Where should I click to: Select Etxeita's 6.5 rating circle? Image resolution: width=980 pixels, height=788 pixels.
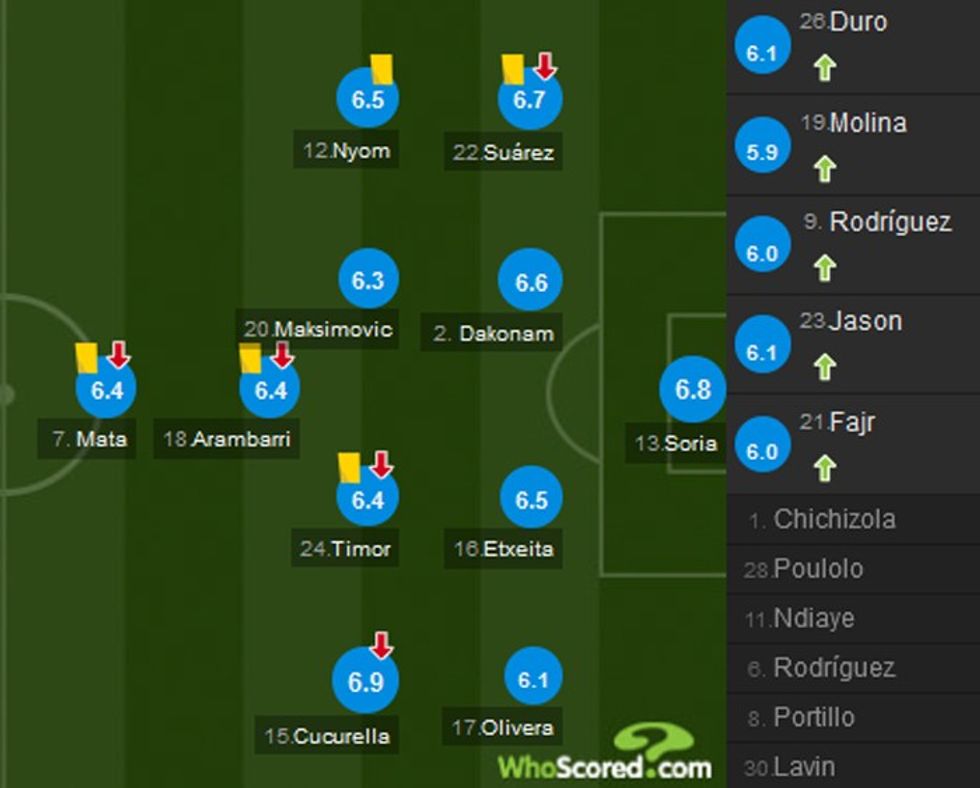tap(531, 498)
